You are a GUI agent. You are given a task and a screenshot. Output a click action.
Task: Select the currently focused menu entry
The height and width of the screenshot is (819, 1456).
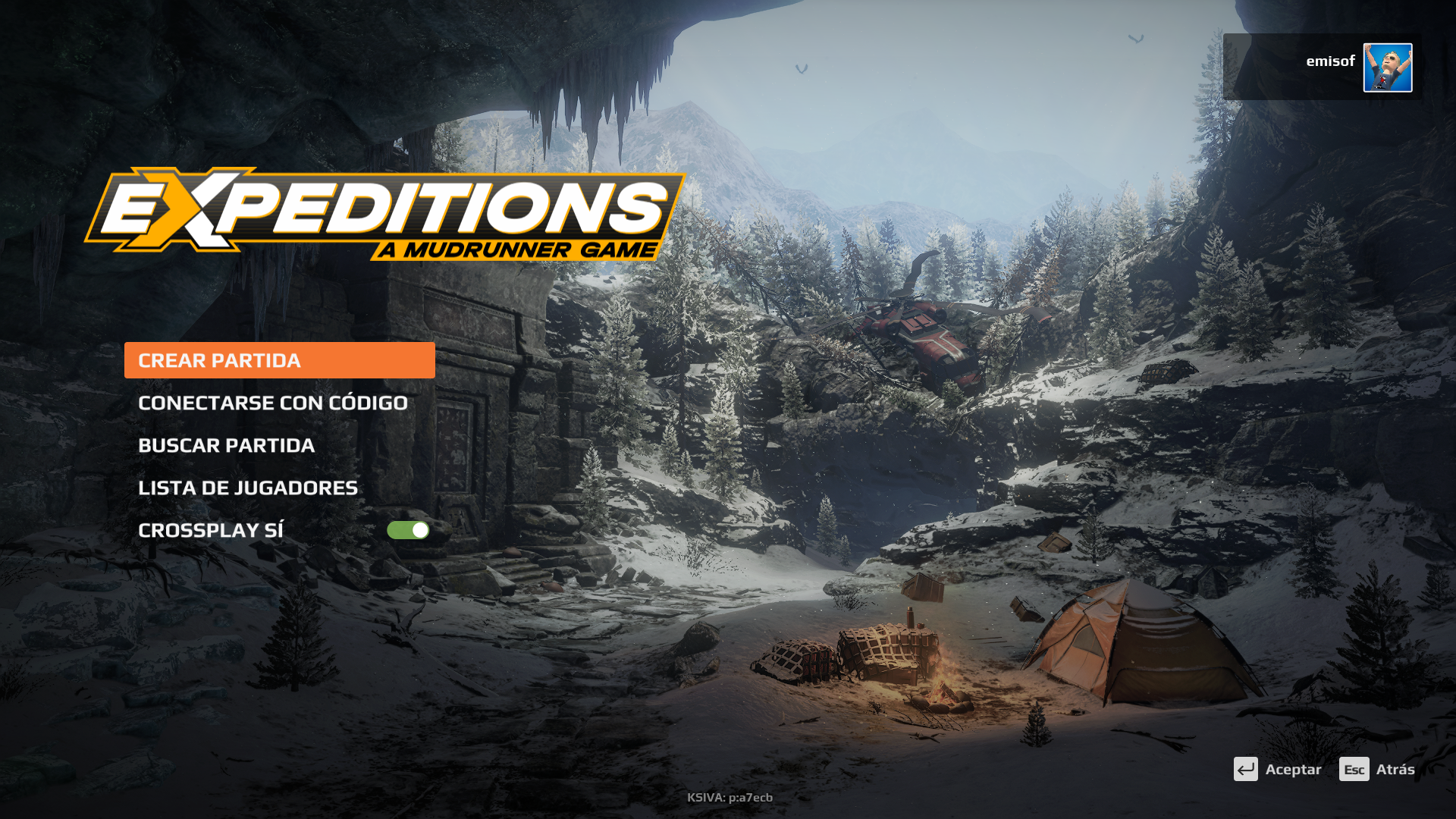pyautogui.click(x=219, y=360)
